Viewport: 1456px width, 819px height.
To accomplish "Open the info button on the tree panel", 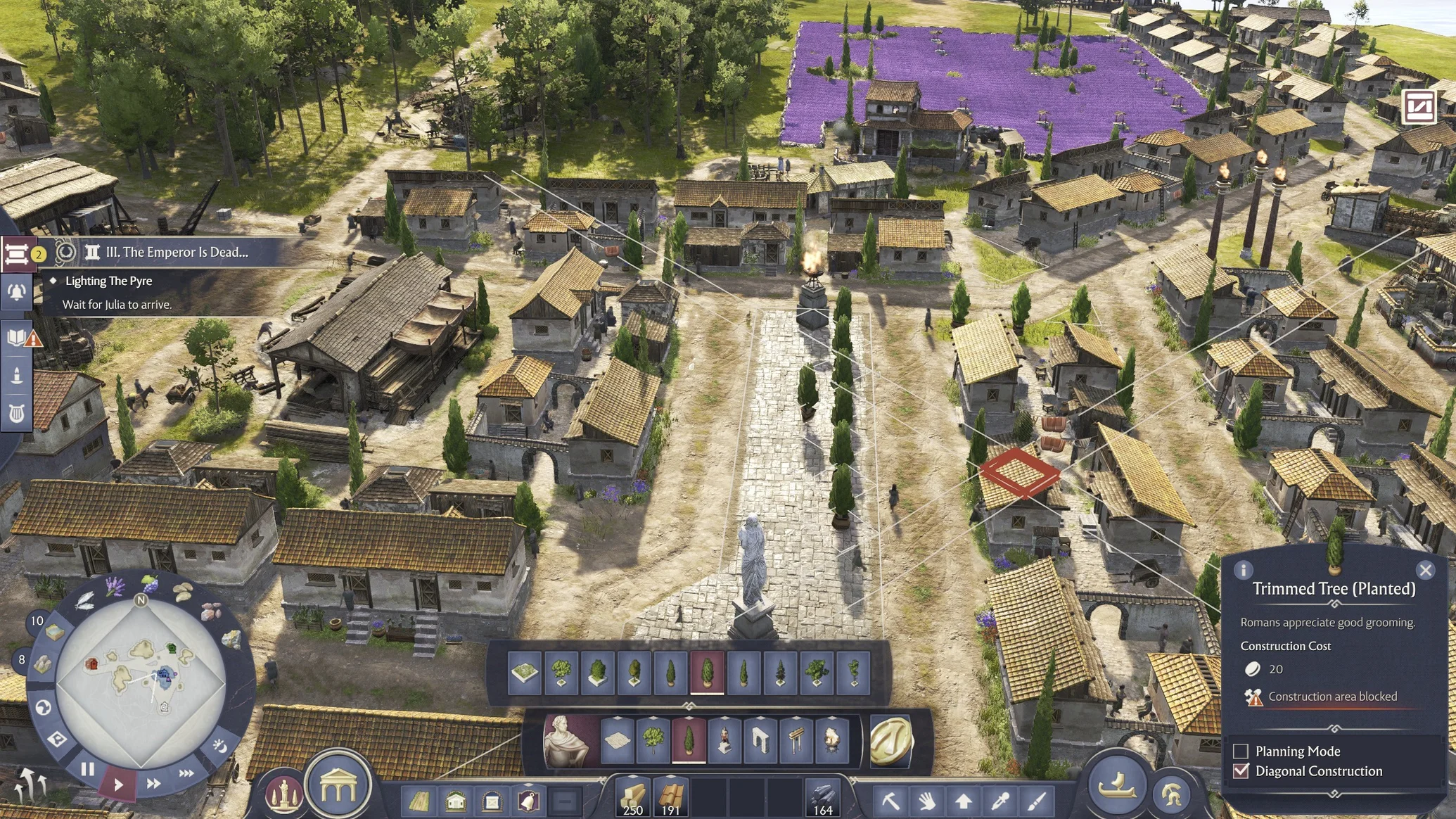I will 1244,570.
